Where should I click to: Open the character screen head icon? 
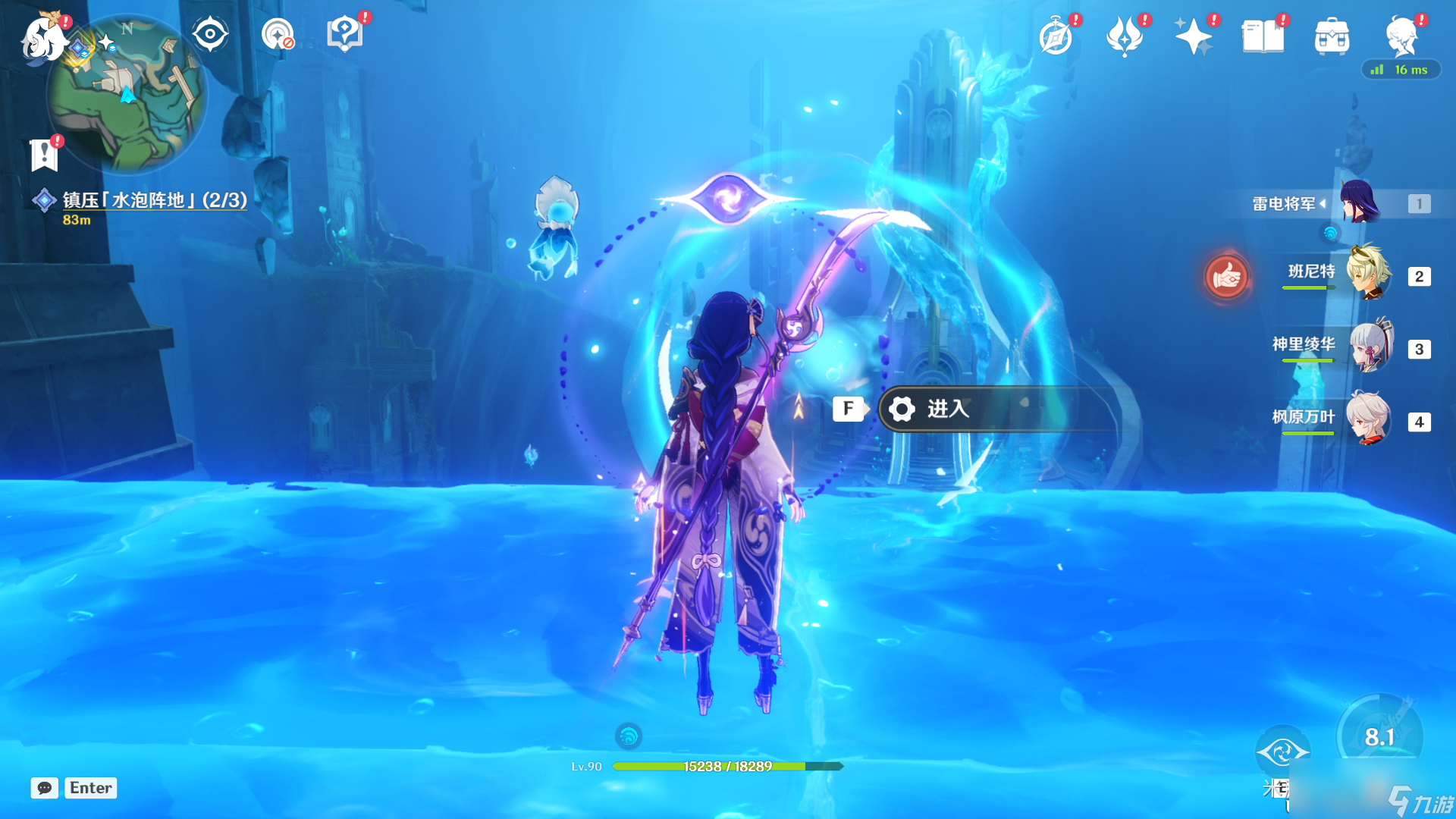click(1401, 36)
